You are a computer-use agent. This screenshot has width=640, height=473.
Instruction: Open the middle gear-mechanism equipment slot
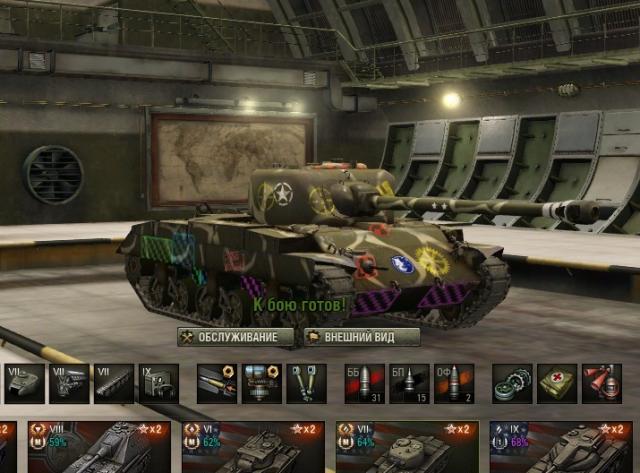pos(260,382)
